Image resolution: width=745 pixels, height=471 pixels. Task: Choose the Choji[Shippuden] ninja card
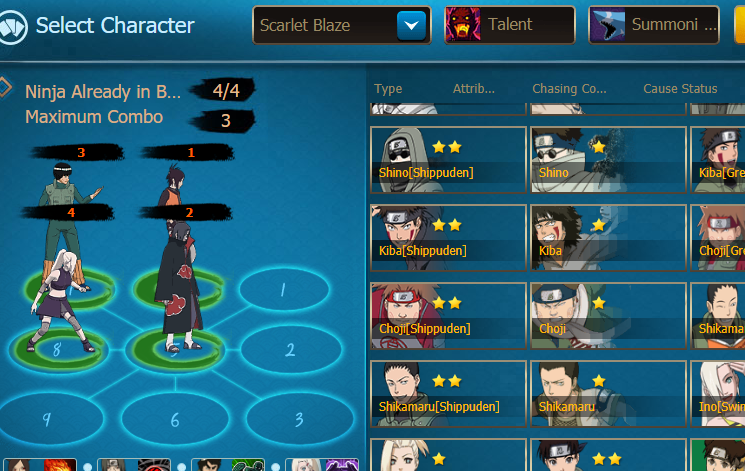pos(448,315)
